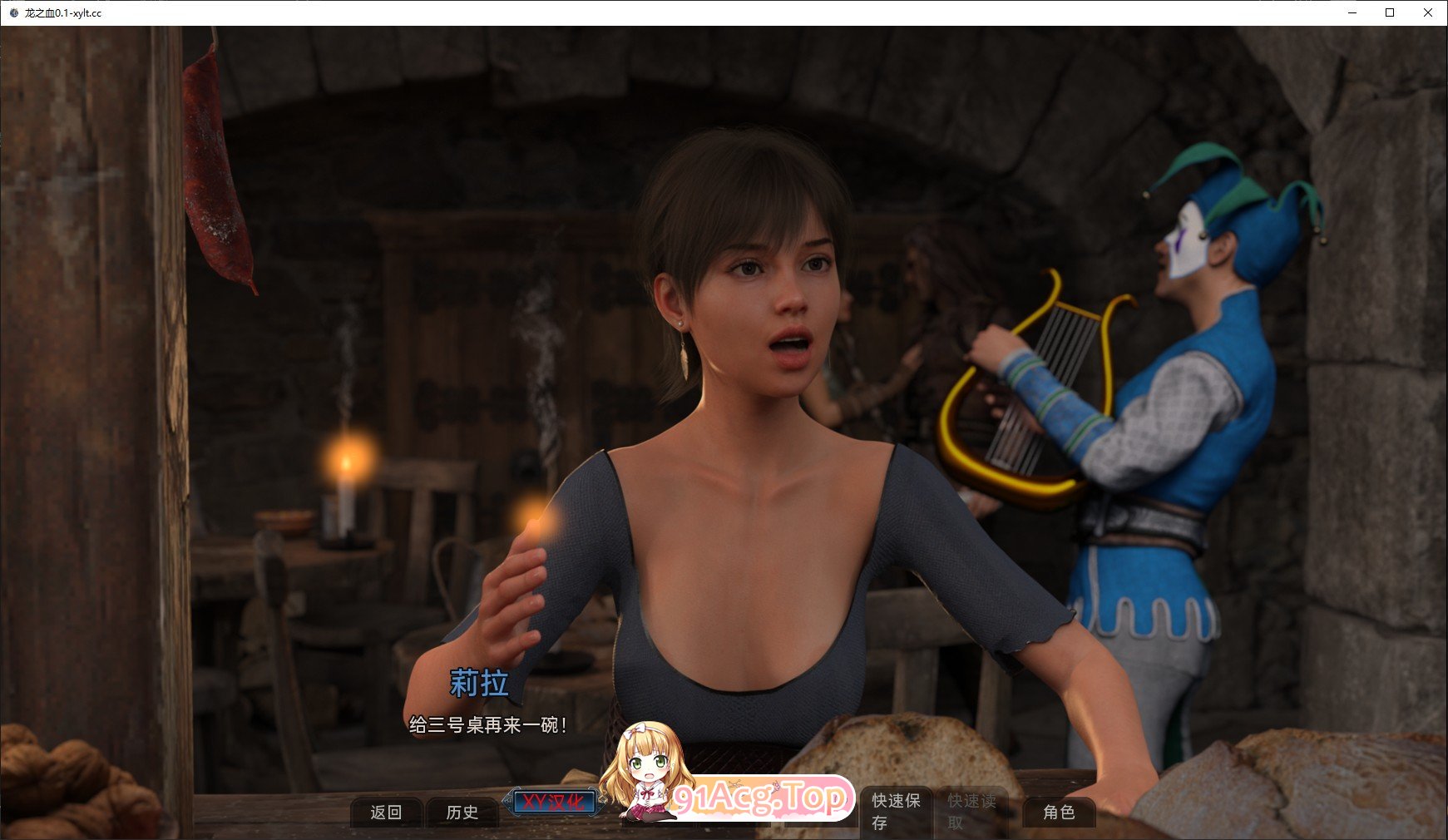Open the 角色 character screen

click(1059, 812)
